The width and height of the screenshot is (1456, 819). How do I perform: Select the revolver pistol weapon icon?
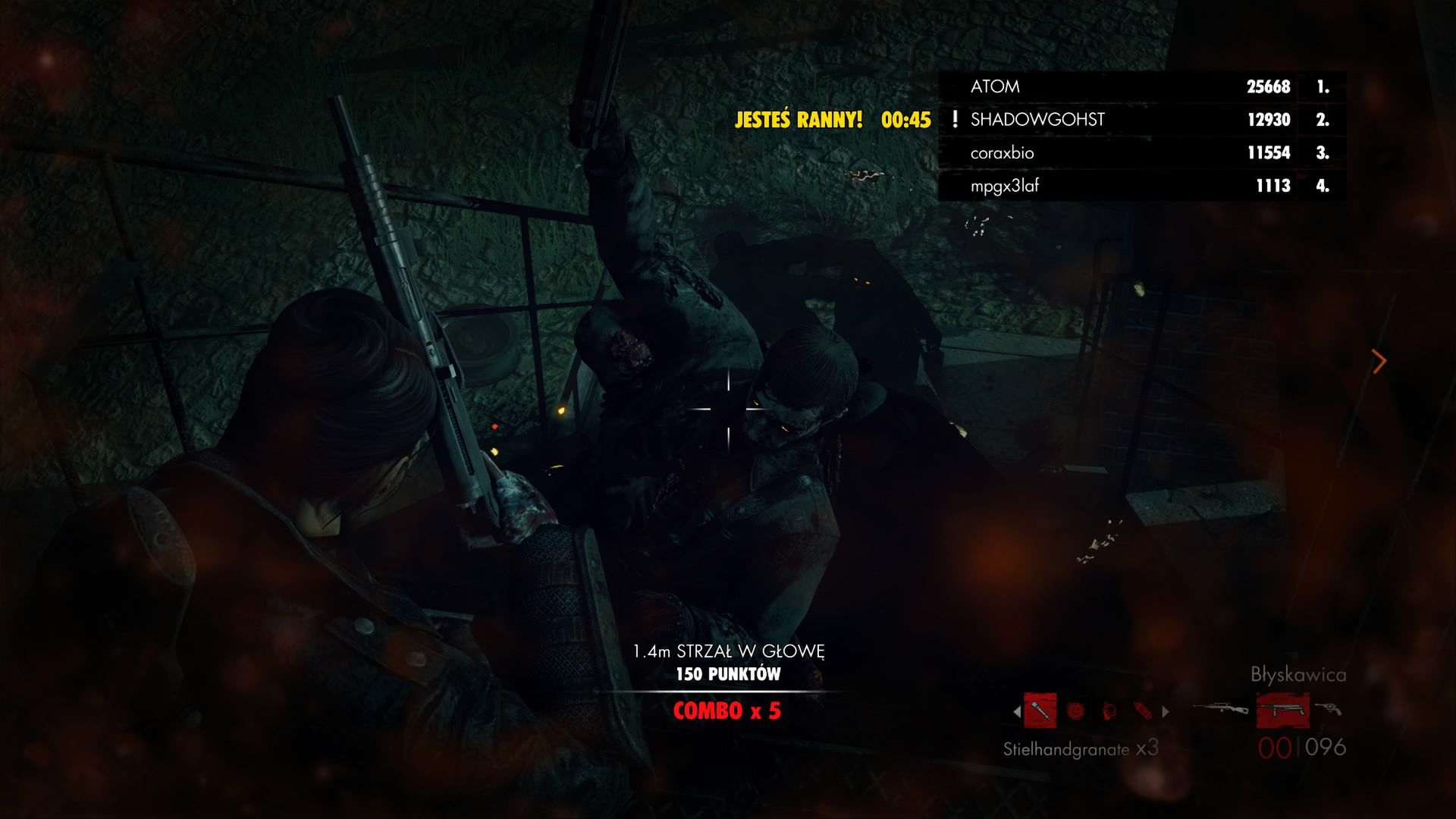[1329, 711]
